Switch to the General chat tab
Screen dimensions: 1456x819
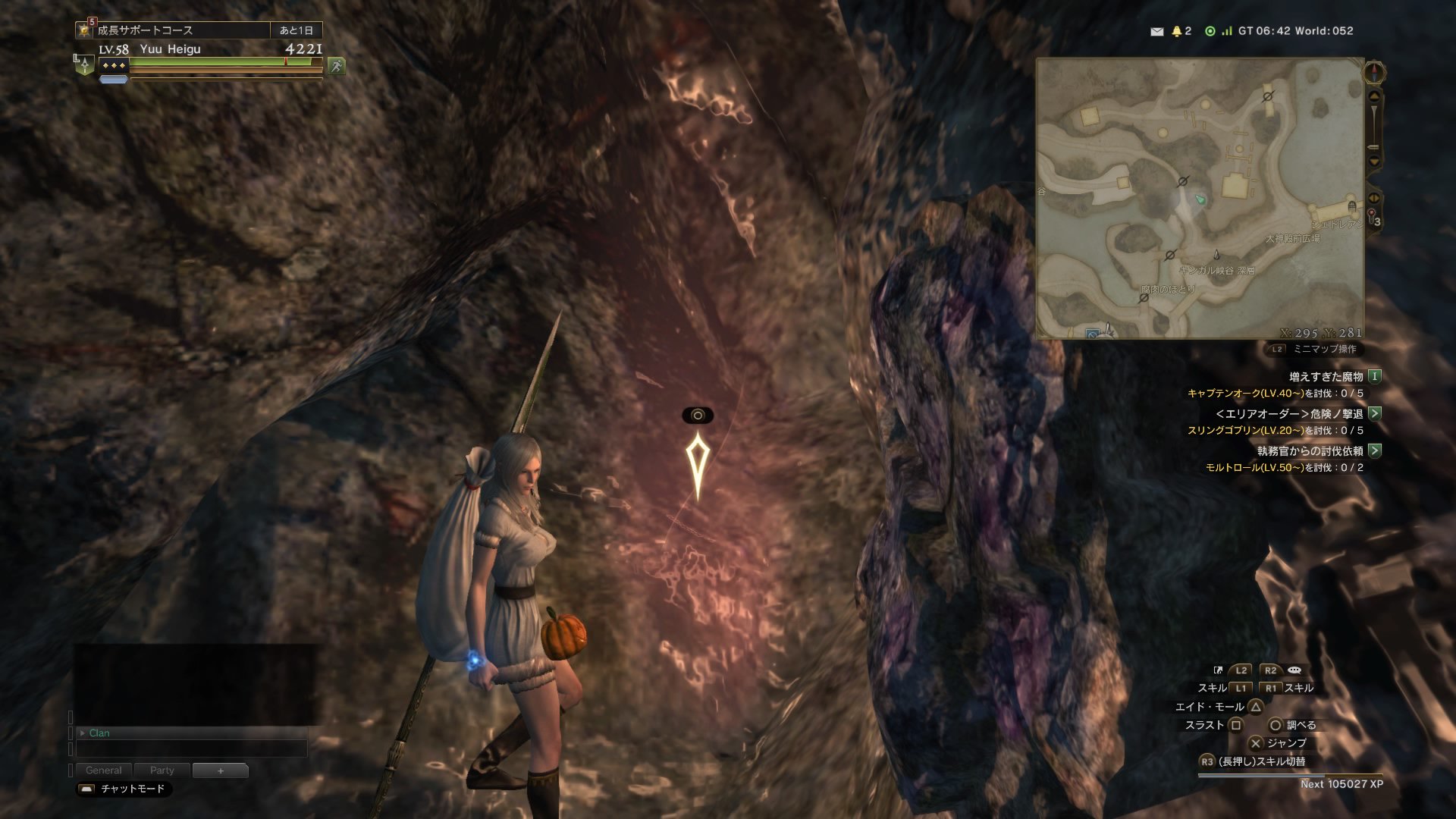tap(104, 770)
